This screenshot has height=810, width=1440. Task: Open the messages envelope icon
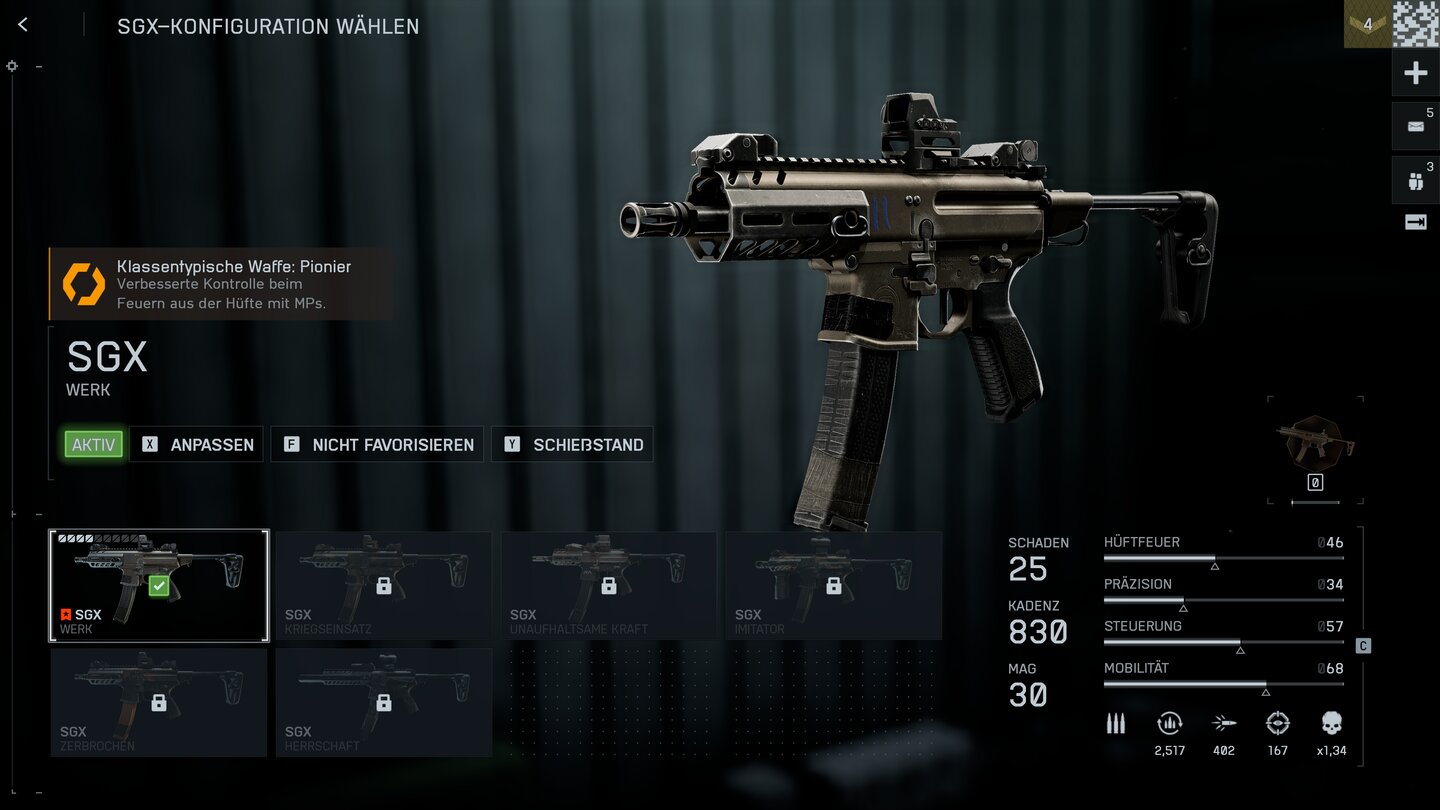pyautogui.click(x=1415, y=126)
